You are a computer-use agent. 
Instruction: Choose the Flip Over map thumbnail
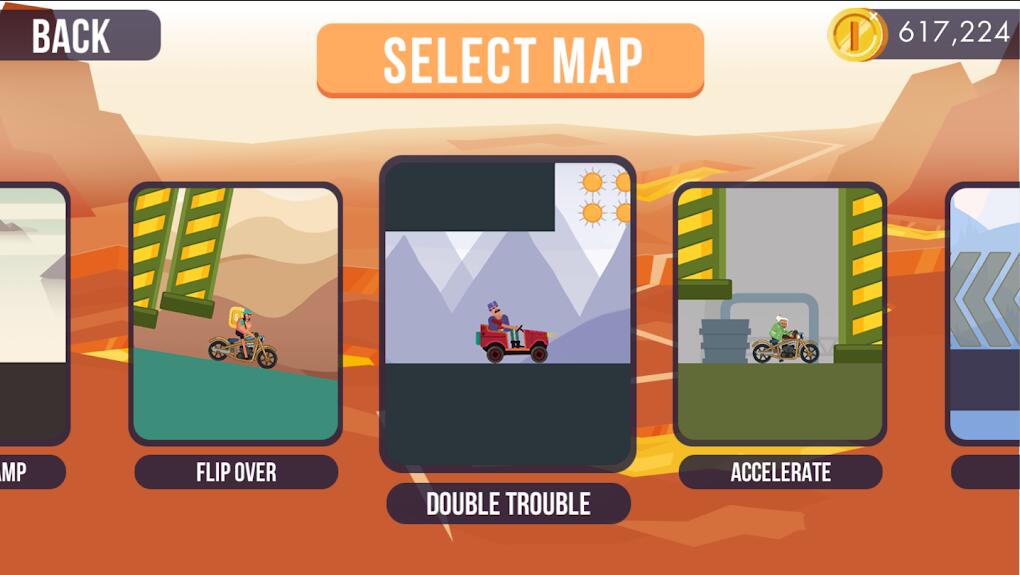coord(236,313)
